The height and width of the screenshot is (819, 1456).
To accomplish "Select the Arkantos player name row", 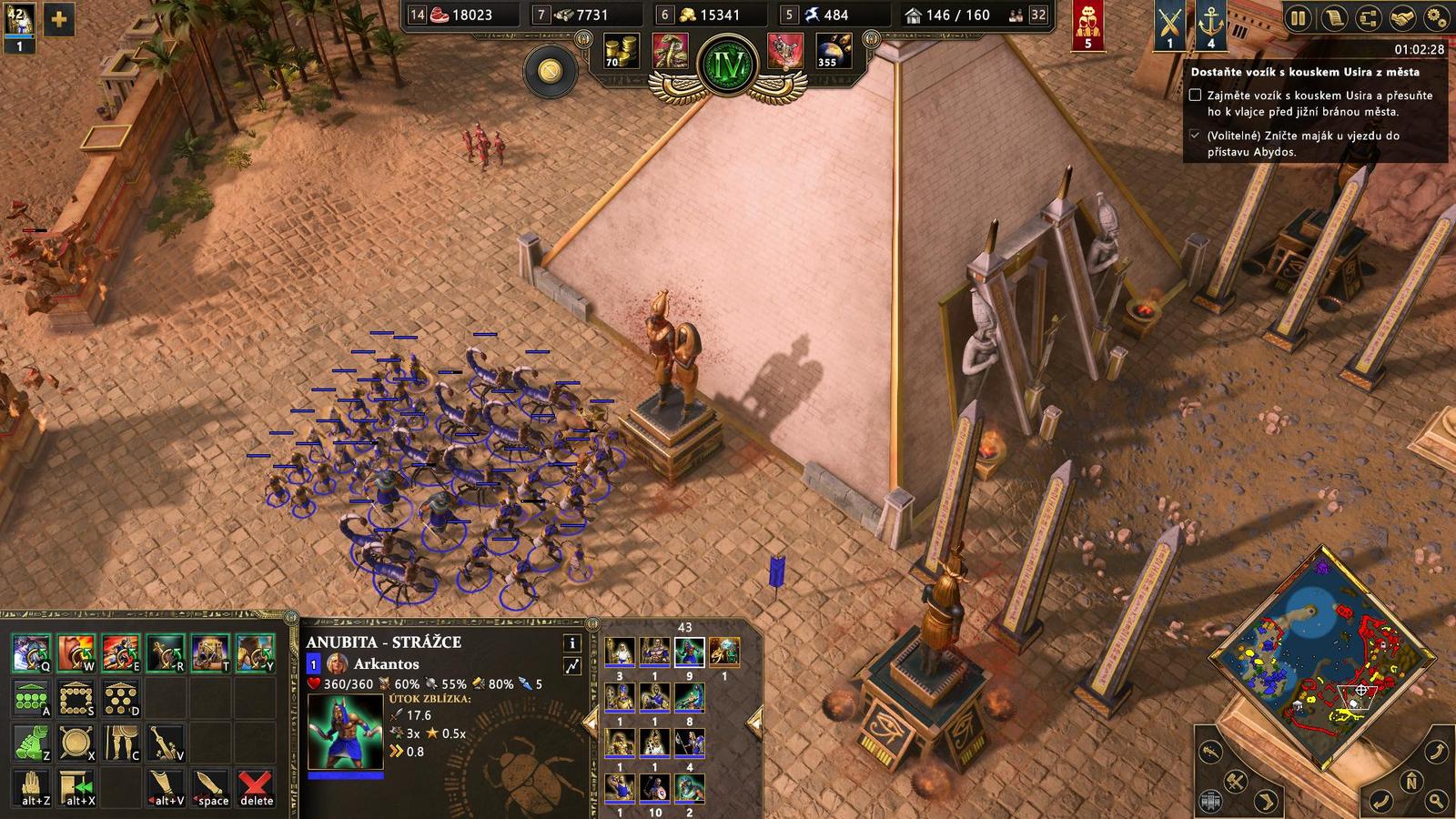I will [387, 664].
